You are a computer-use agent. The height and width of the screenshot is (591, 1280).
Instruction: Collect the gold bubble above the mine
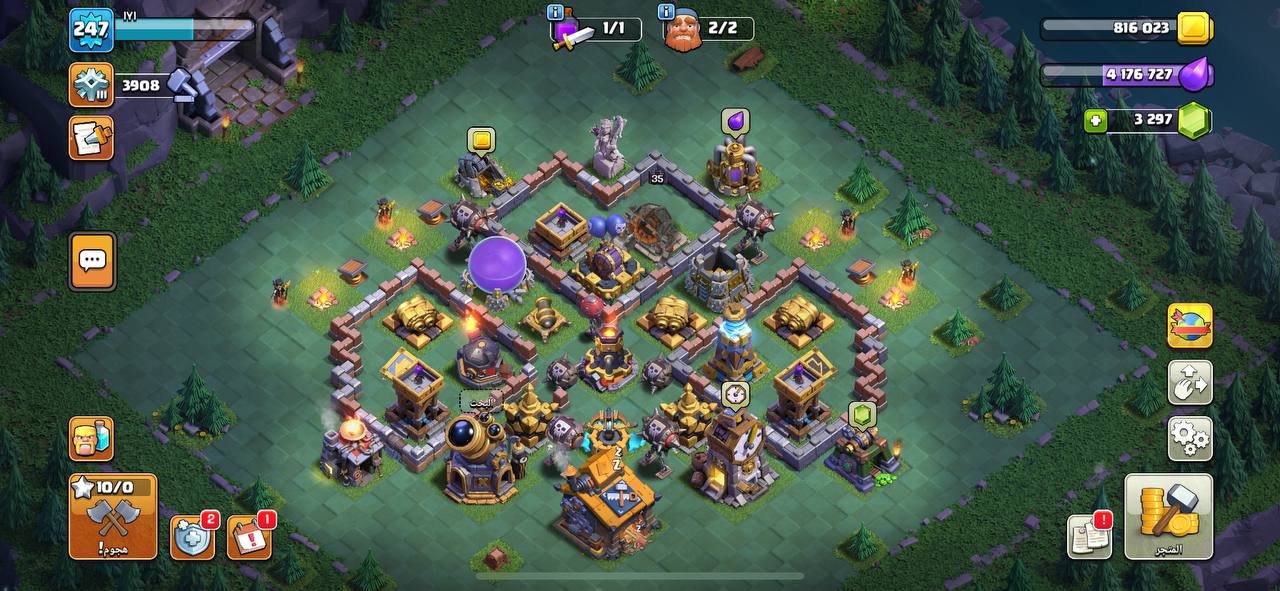pos(481,140)
